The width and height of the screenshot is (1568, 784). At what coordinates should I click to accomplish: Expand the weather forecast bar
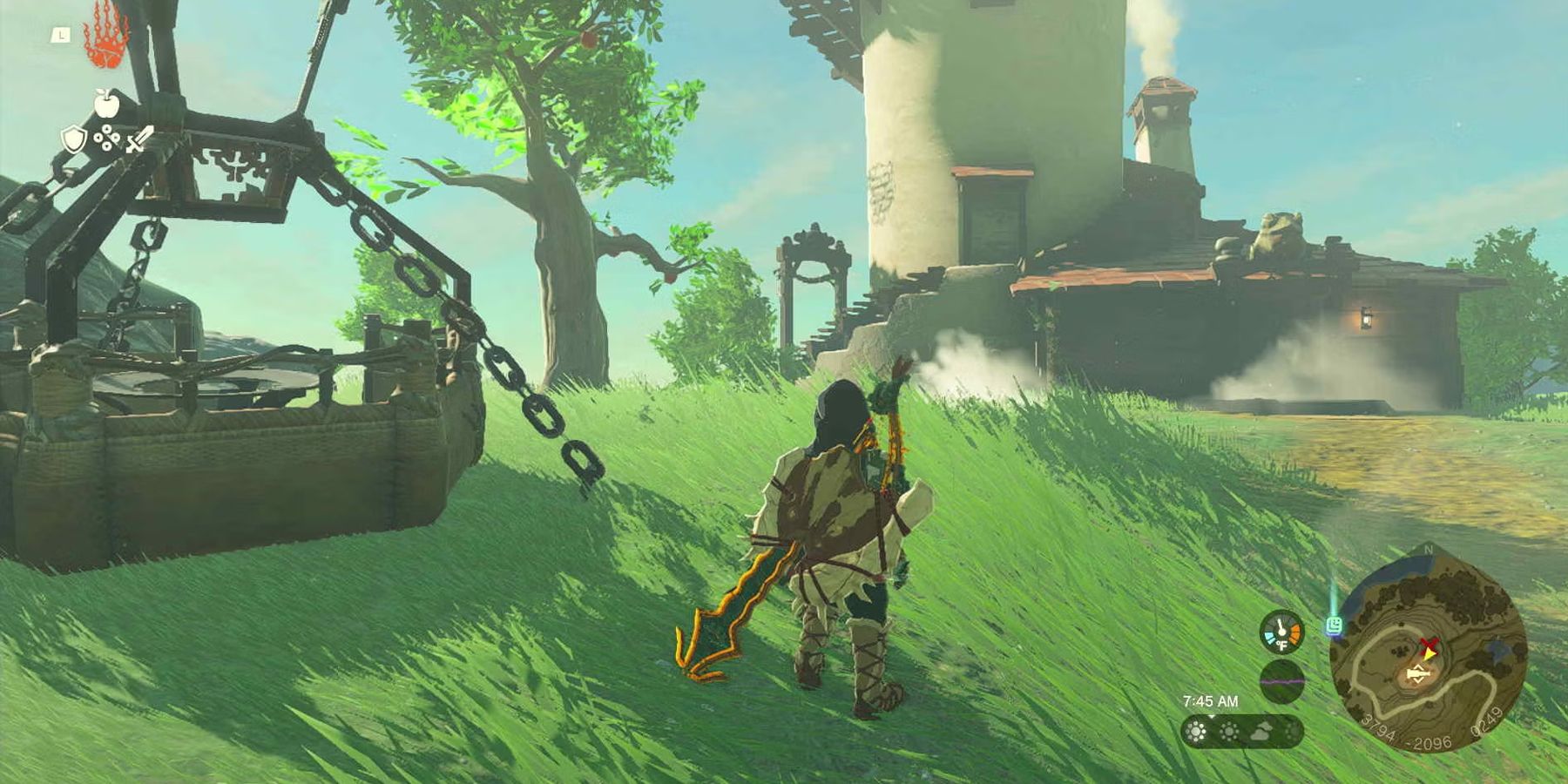(x=1242, y=730)
